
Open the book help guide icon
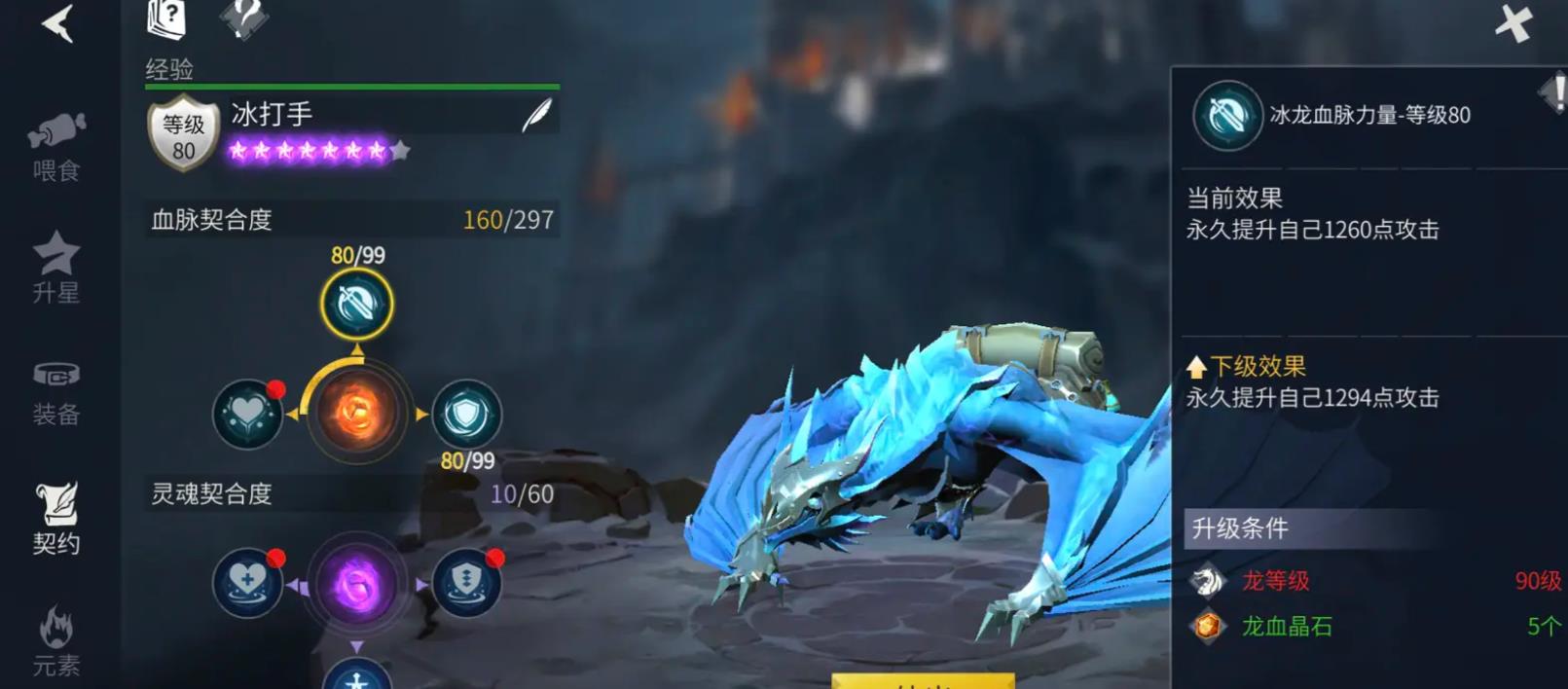(x=166, y=18)
